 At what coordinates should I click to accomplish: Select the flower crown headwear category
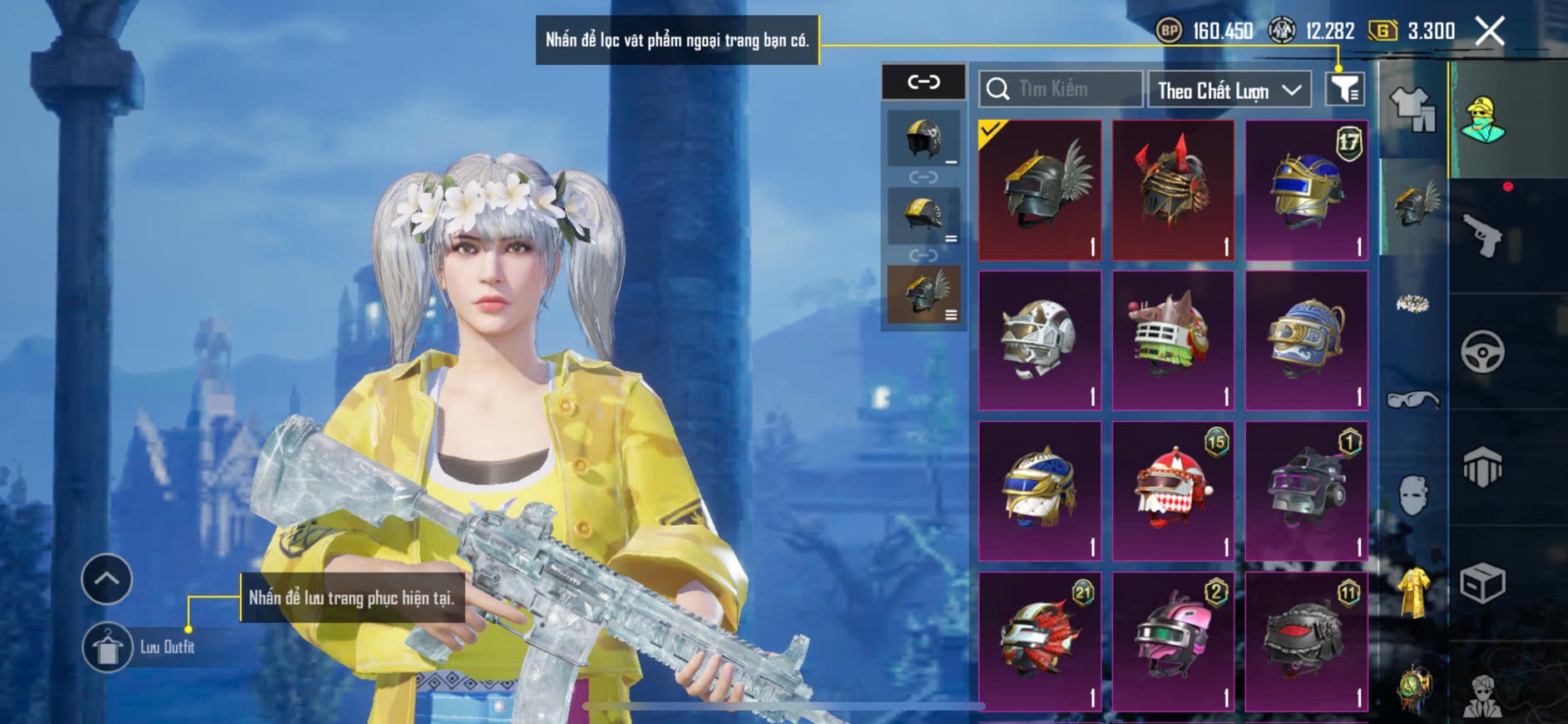click(x=1413, y=304)
